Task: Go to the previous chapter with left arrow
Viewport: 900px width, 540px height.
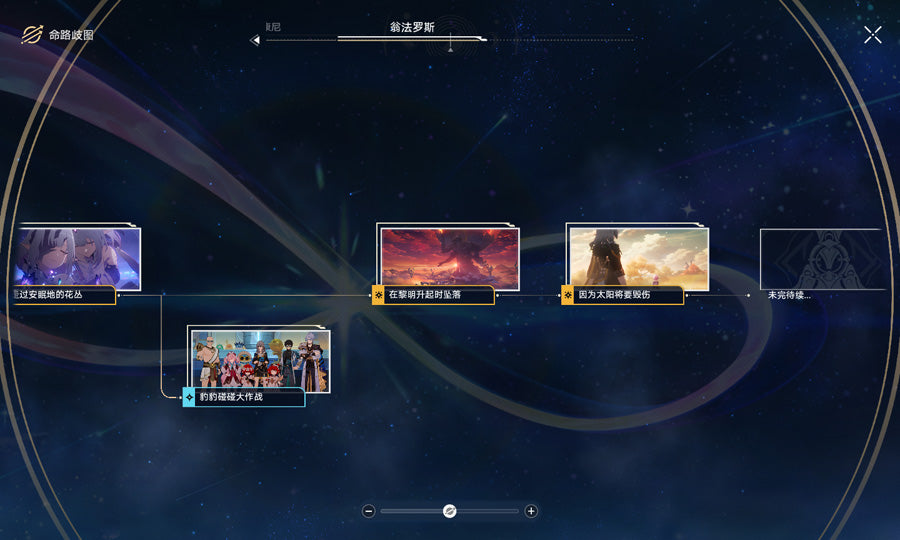Action: pos(255,40)
